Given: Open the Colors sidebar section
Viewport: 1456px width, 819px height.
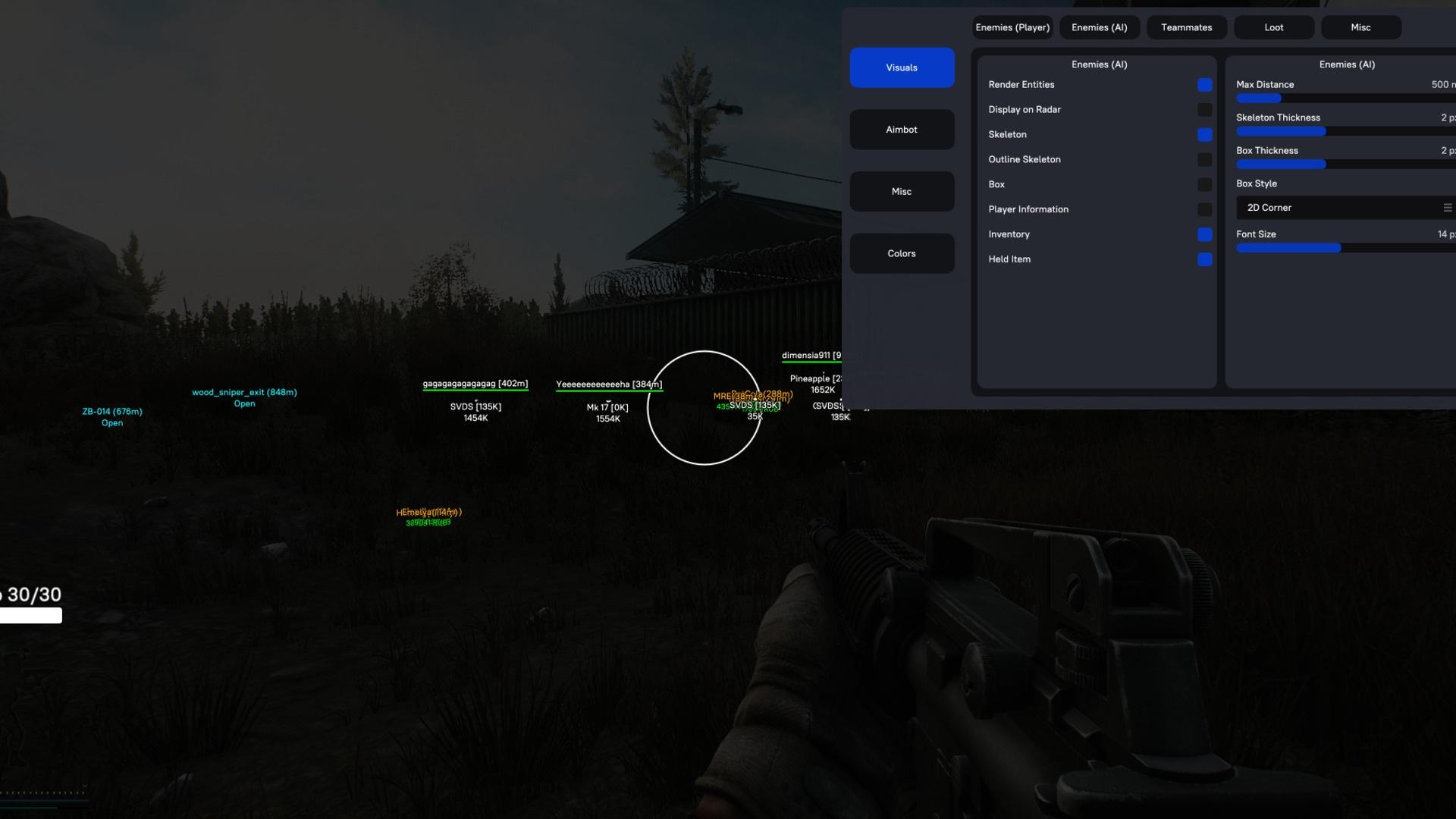Looking at the screenshot, I should pyautogui.click(x=902, y=253).
